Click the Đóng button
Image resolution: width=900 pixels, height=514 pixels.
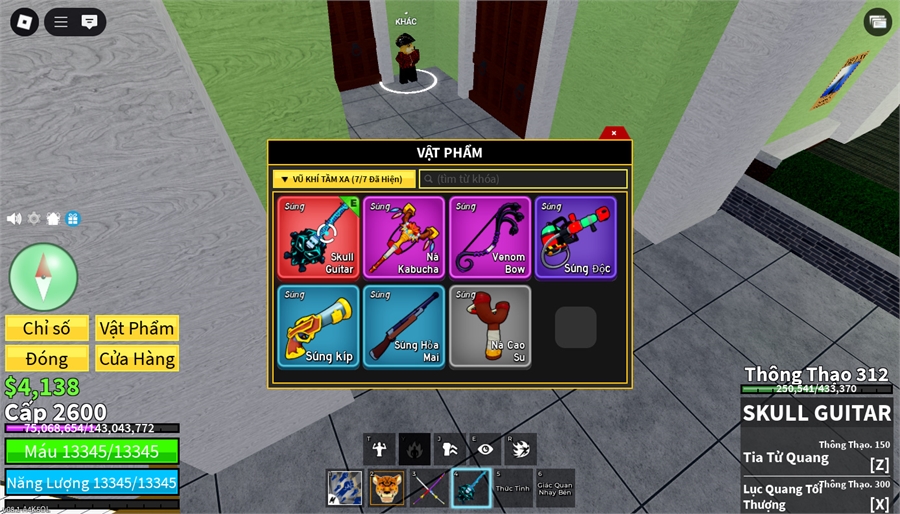[46, 358]
